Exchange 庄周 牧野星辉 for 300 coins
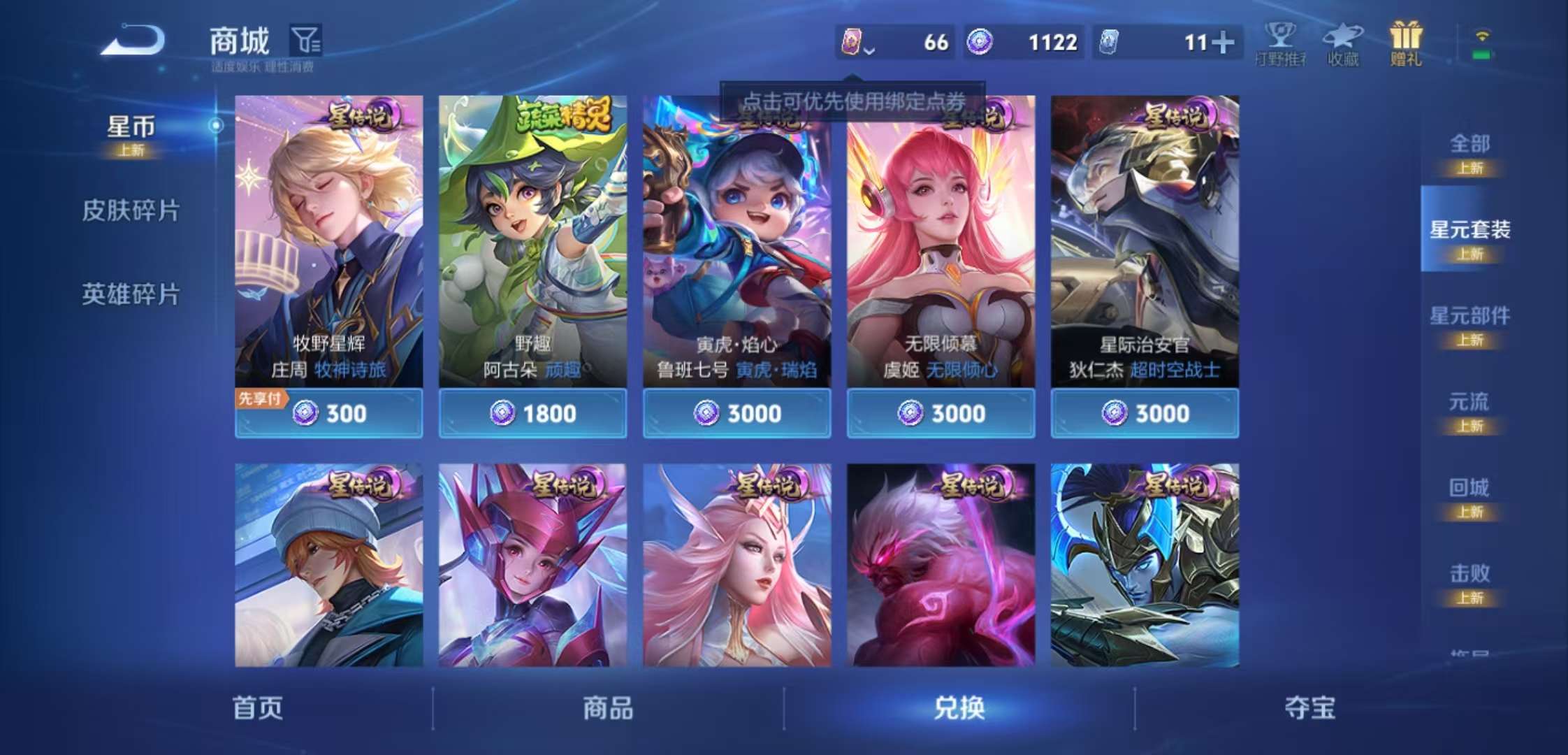 328,413
